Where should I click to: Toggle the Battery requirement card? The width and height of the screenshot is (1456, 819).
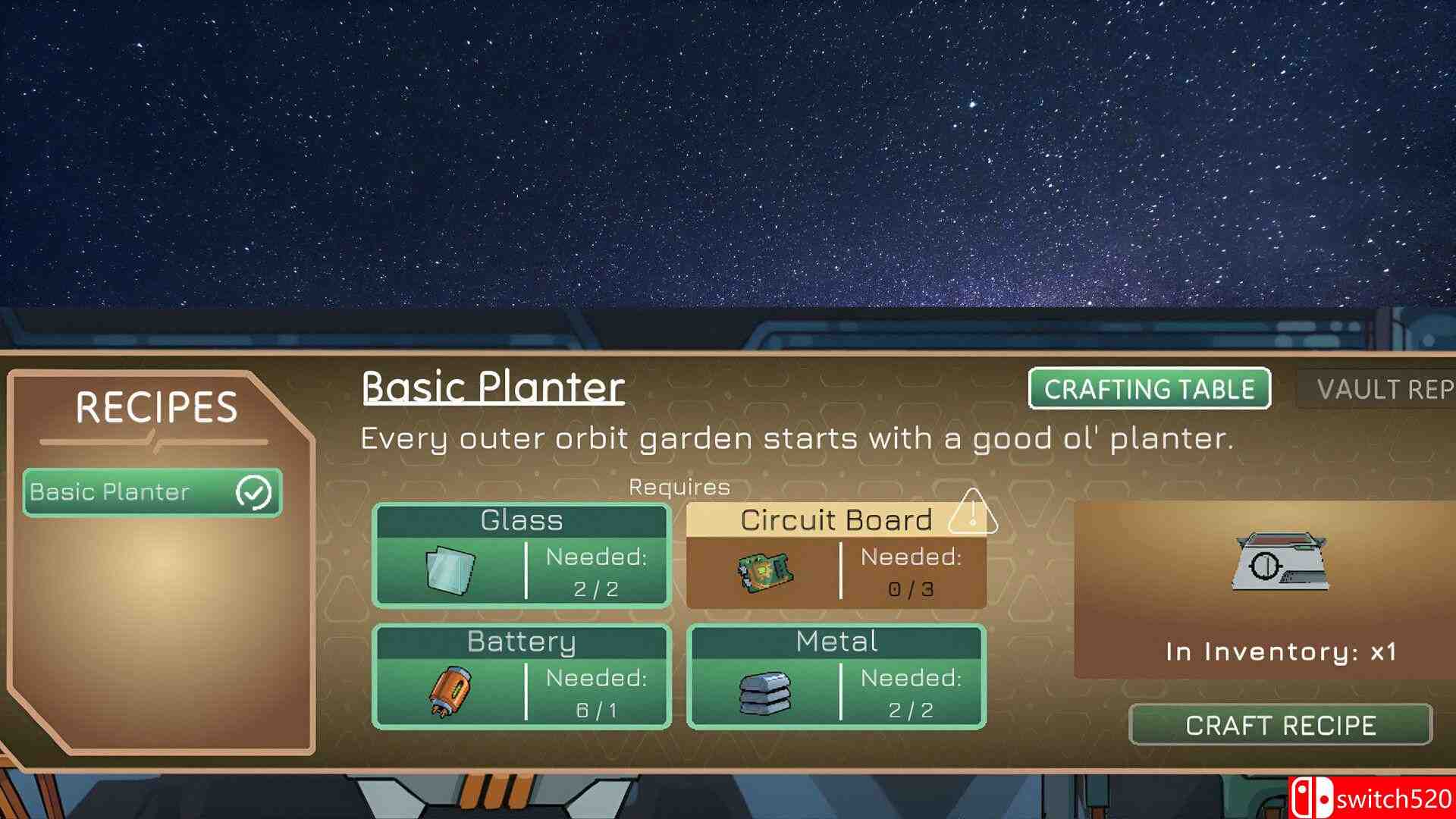[x=521, y=676]
